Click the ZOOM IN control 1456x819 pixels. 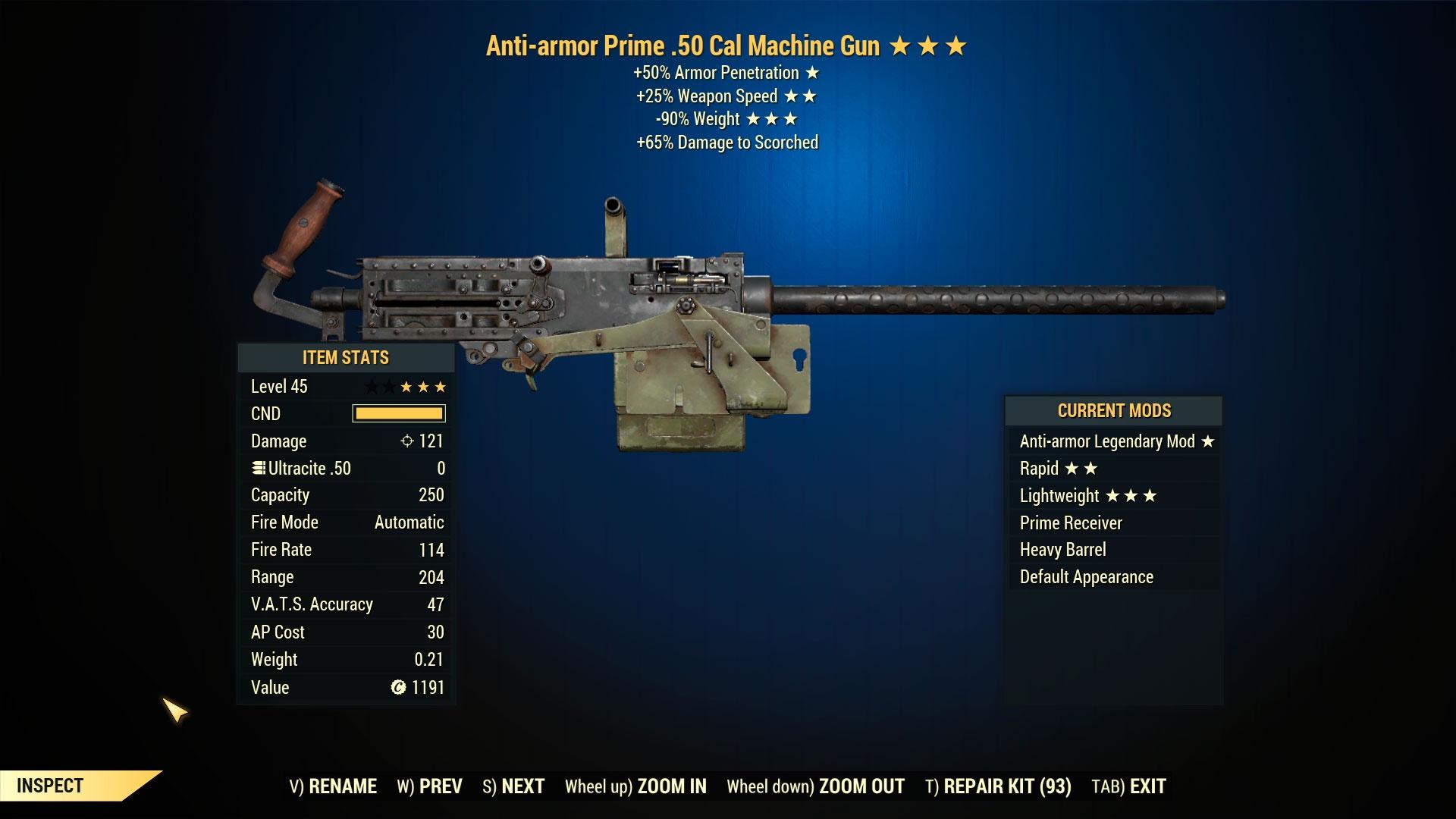click(635, 786)
